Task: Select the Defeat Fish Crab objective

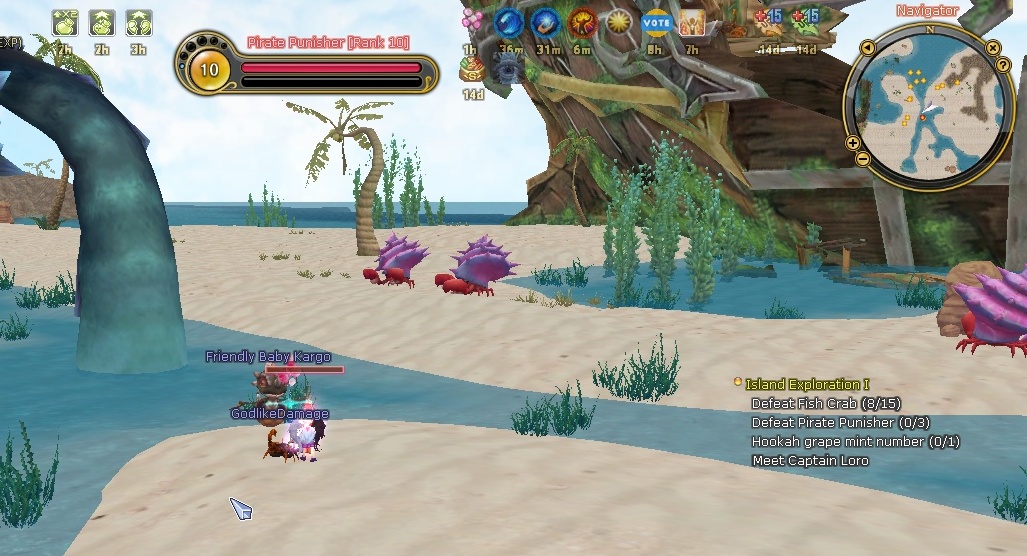Action: (825, 403)
